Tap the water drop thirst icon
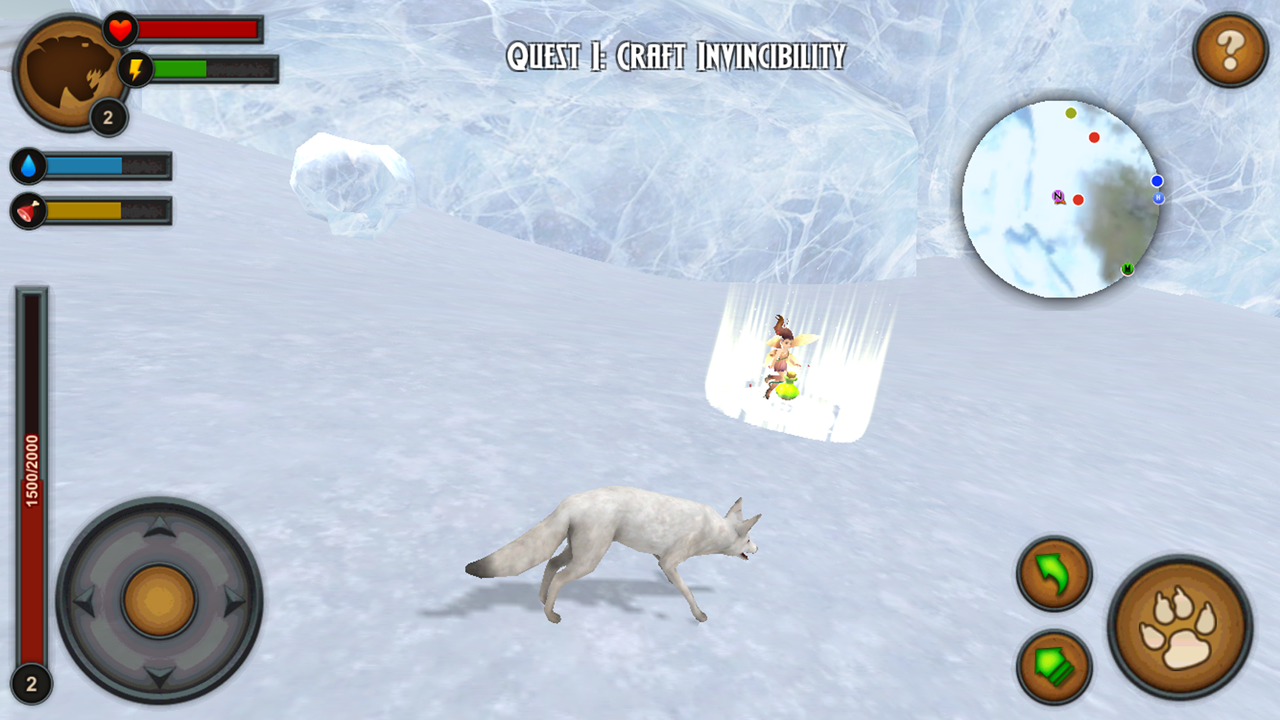1280x720 pixels. point(27,167)
